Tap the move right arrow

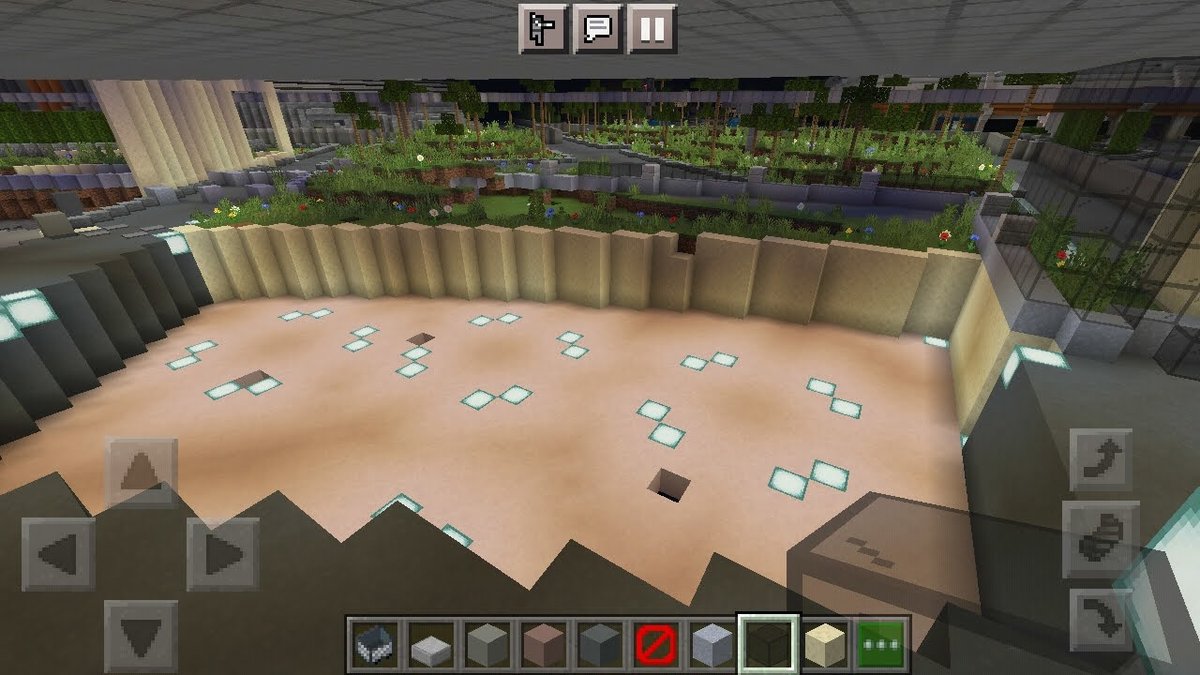pyautogui.click(x=222, y=554)
